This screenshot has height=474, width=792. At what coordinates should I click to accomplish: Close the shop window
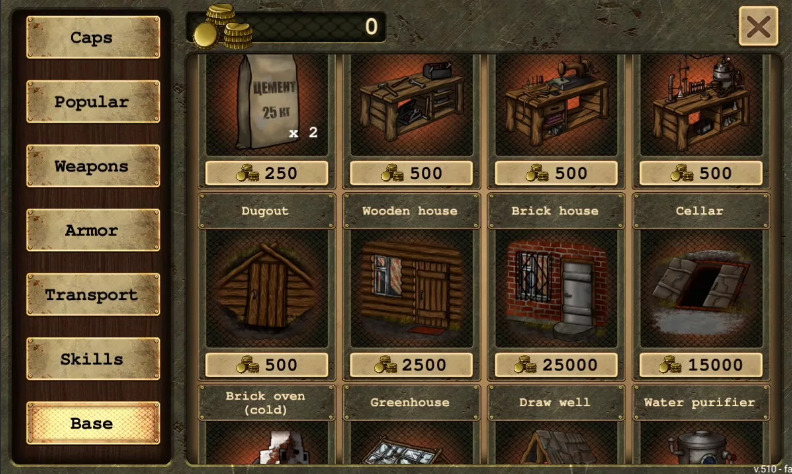pyautogui.click(x=758, y=27)
